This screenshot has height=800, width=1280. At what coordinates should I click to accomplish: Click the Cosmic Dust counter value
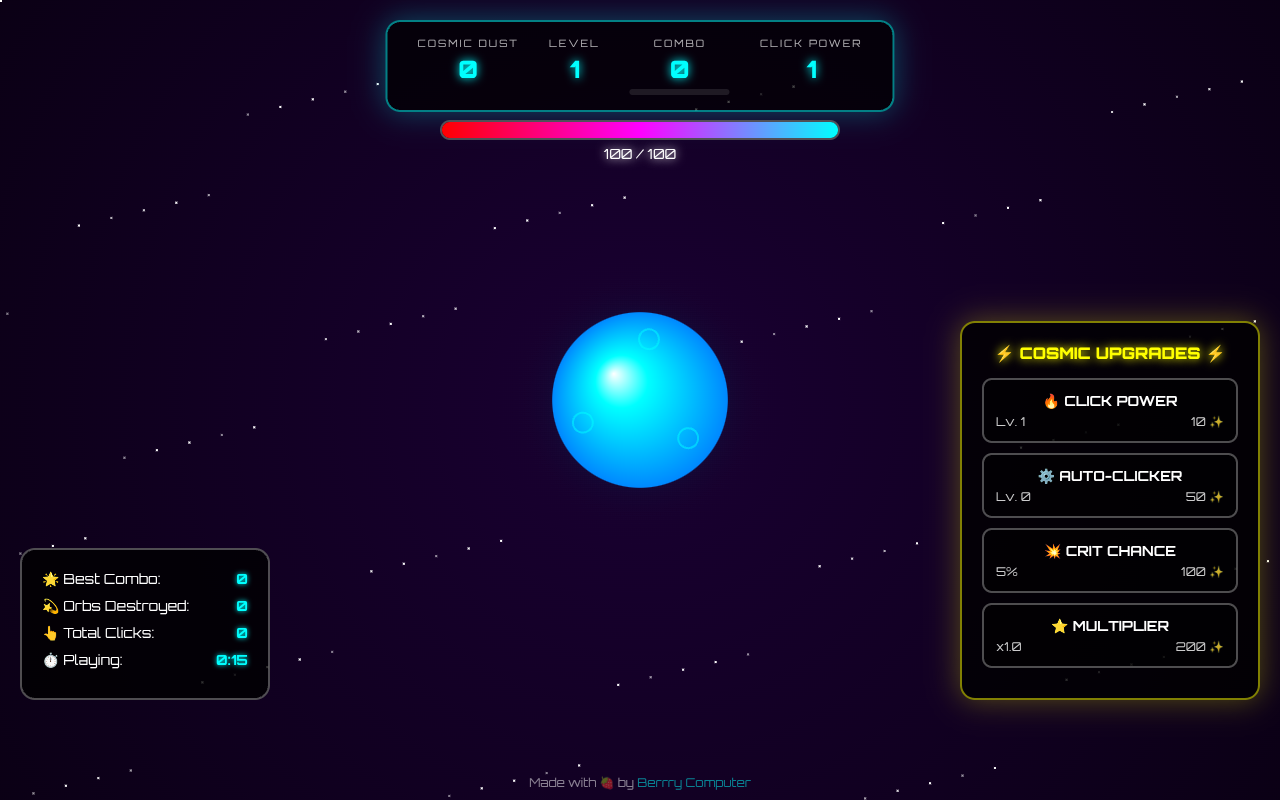[x=467, y=69]
